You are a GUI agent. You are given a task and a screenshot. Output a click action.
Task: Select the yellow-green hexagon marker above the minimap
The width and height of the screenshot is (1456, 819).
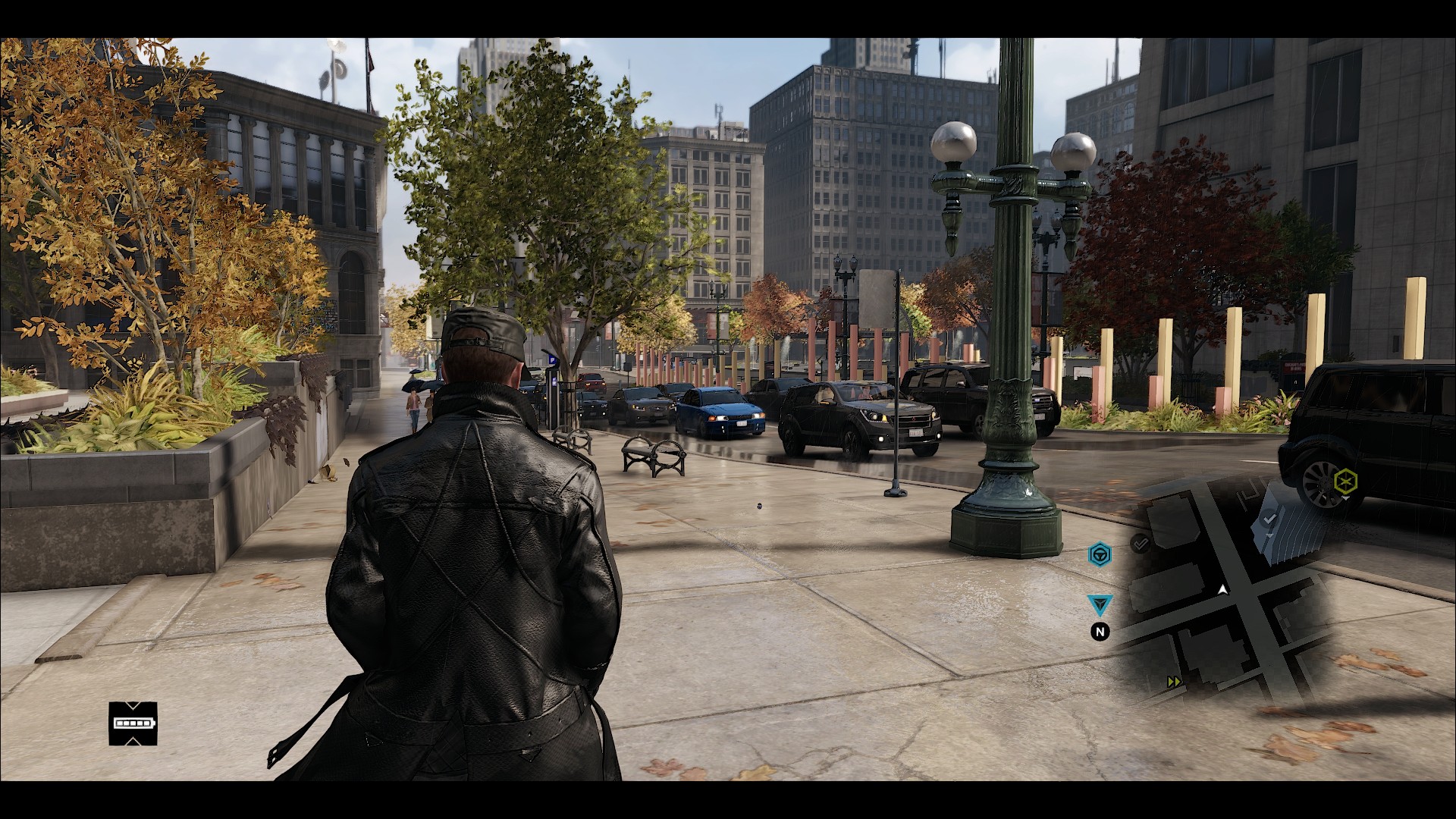pos(1345,480)
